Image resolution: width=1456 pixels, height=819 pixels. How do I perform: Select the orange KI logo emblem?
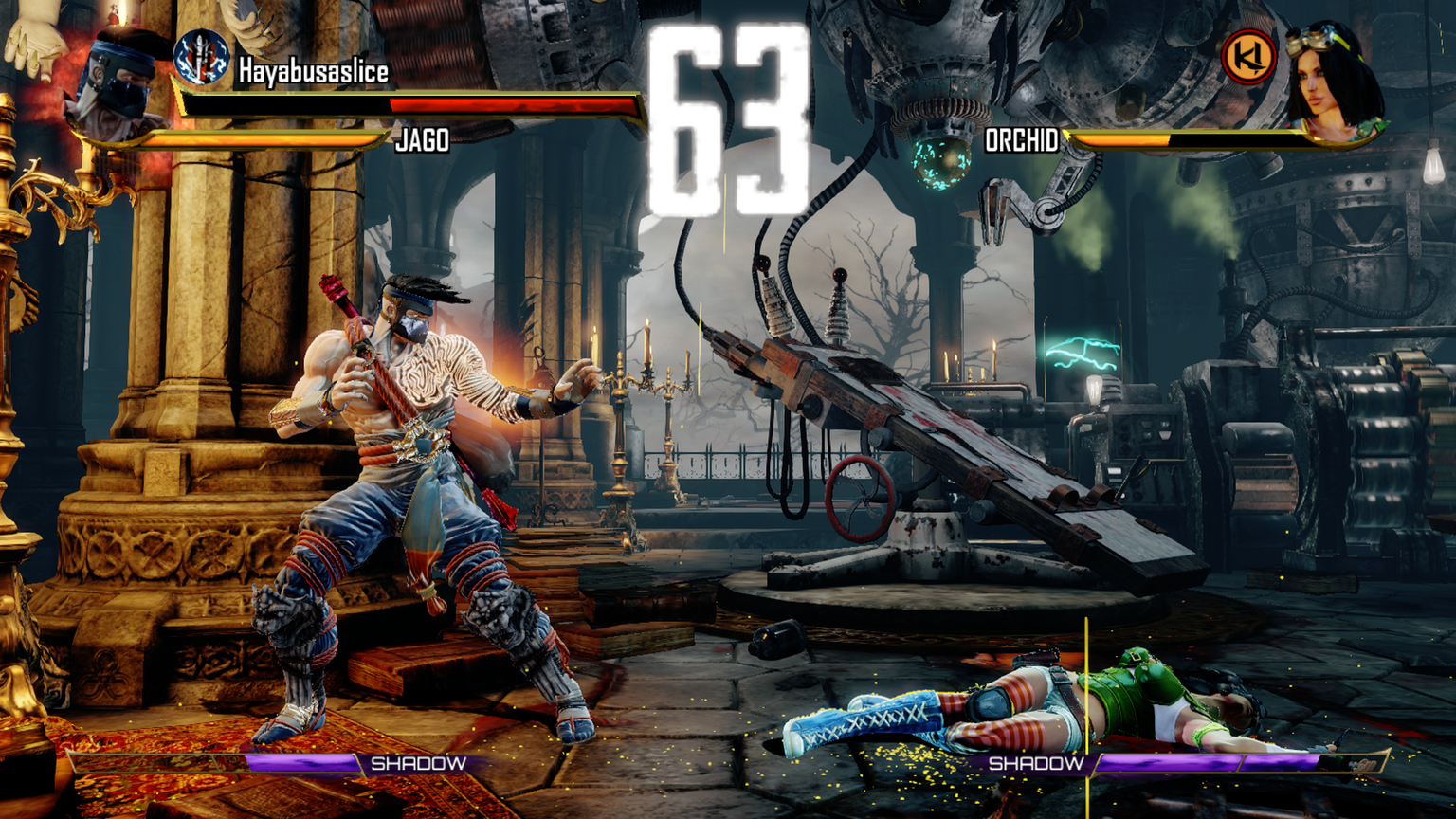pos(1248,58)
